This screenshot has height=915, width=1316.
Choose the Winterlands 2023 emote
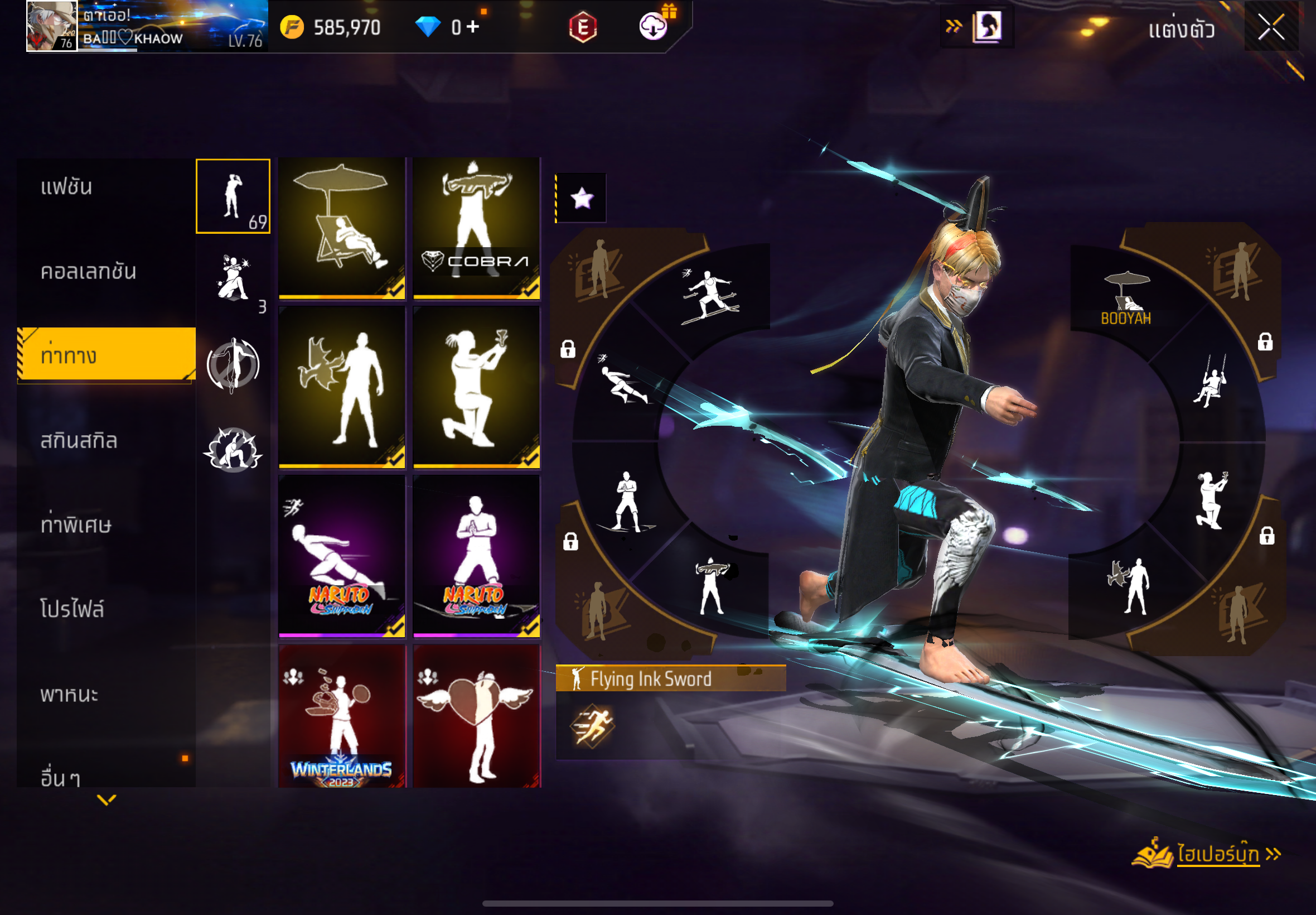(x=341, y=716)
